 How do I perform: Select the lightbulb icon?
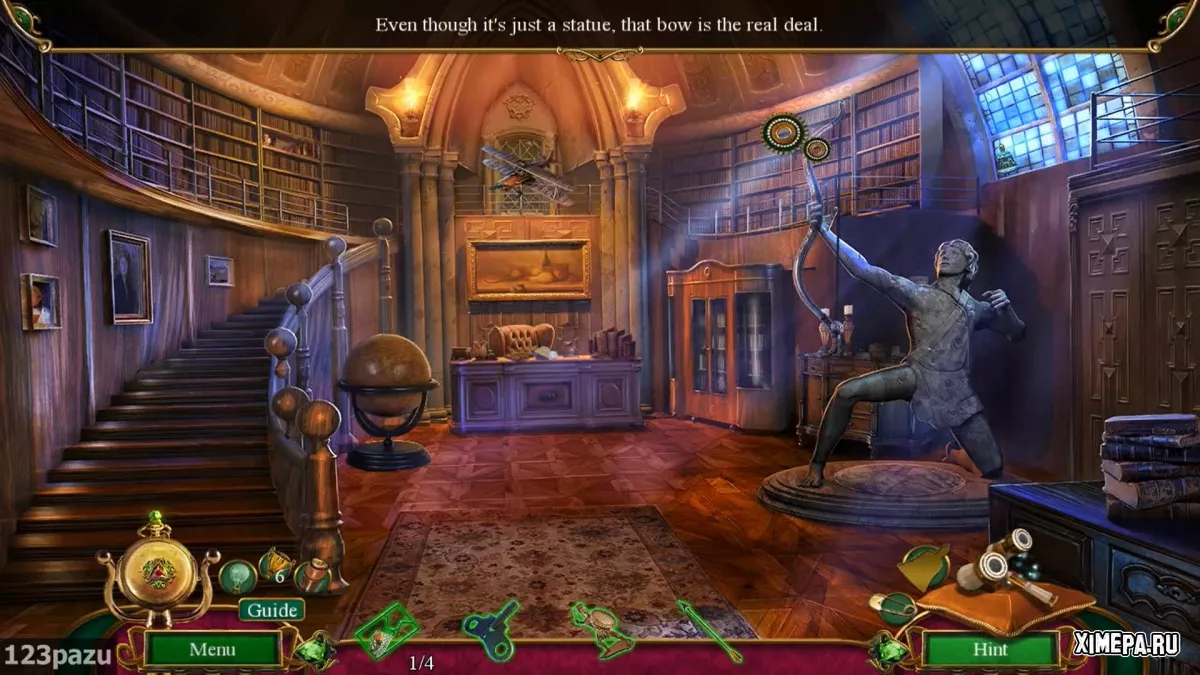click(236, 575)
